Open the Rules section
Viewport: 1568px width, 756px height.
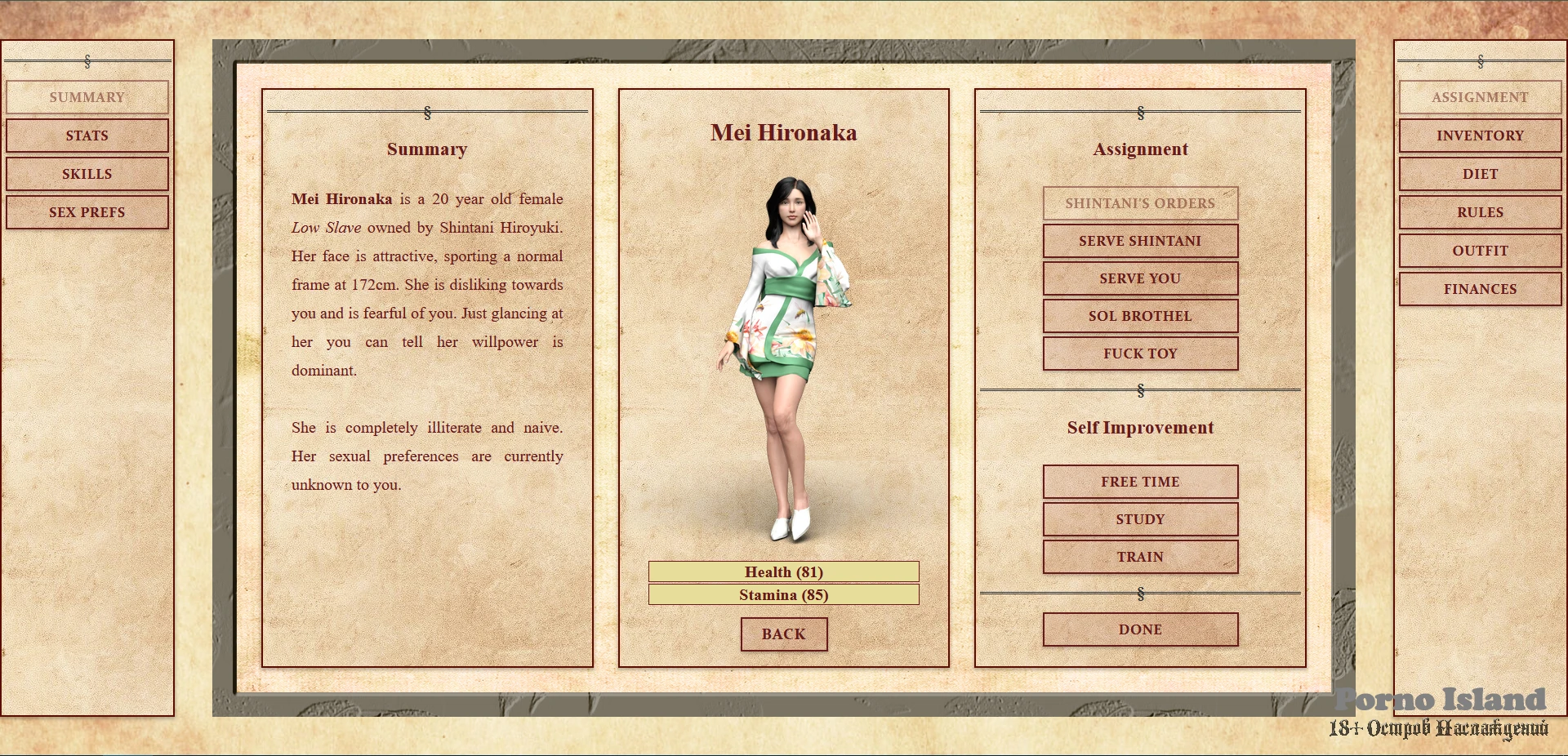point(1480,212)
